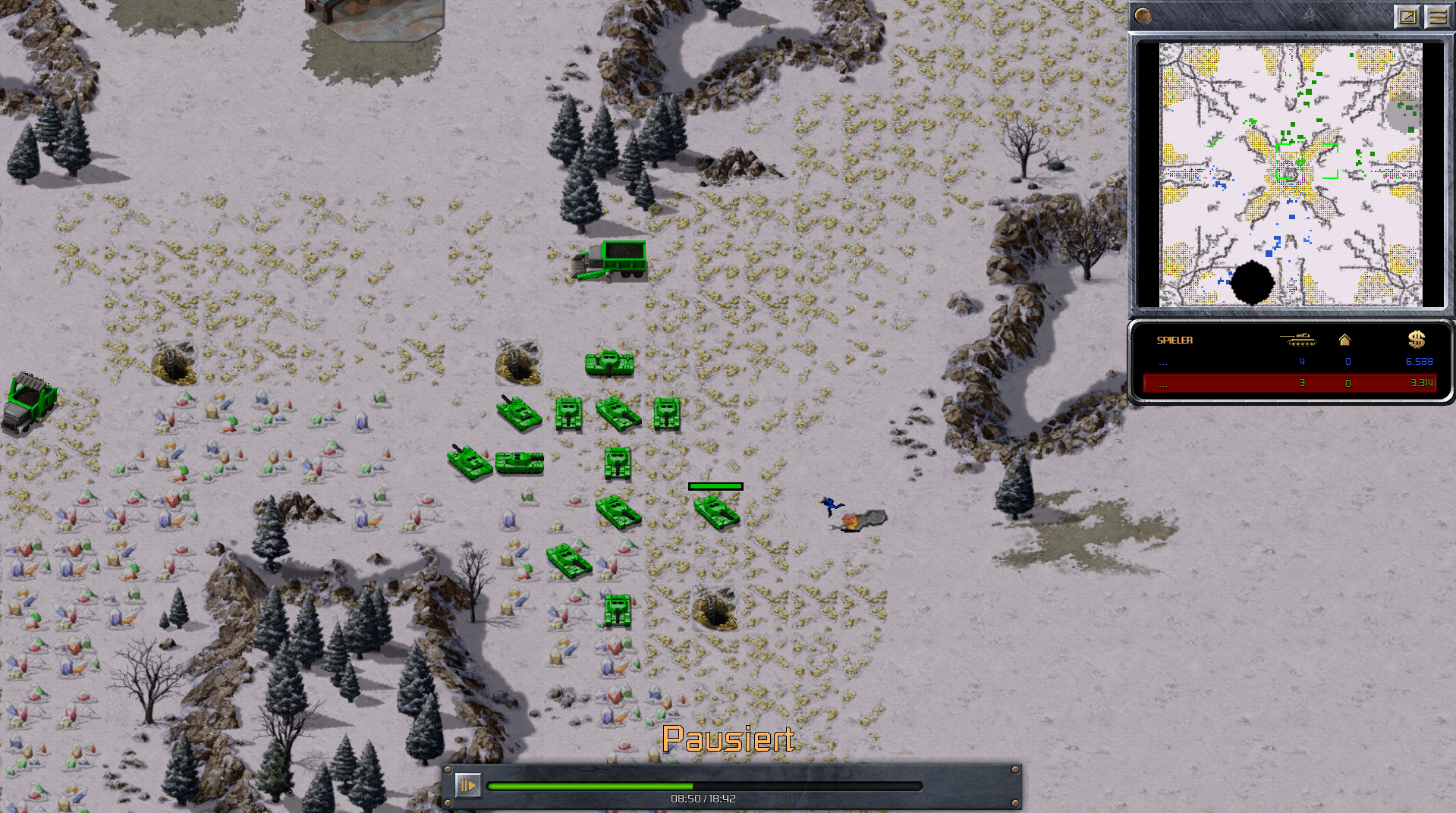The height and width of the screenshot is (813, 1456).
Task: Seek on the green replay progress bar
Action: click(x=704, y=786)
